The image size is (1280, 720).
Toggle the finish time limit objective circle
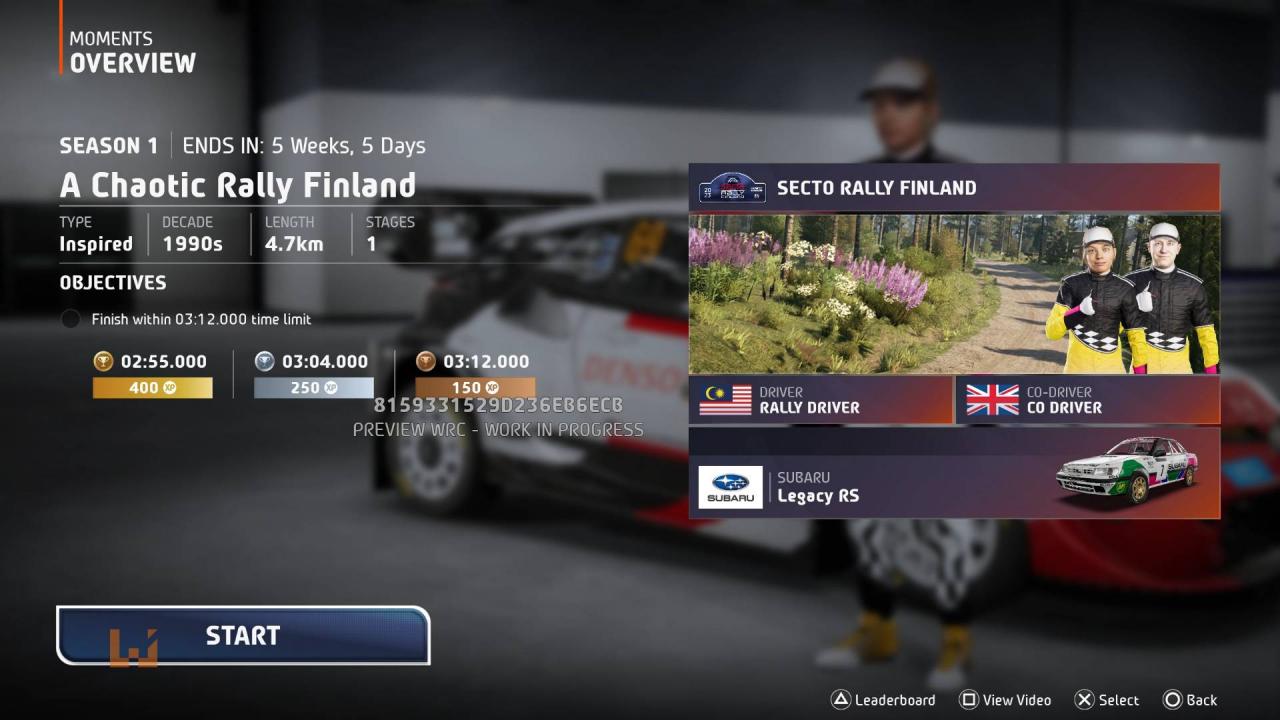coord(70,320)
